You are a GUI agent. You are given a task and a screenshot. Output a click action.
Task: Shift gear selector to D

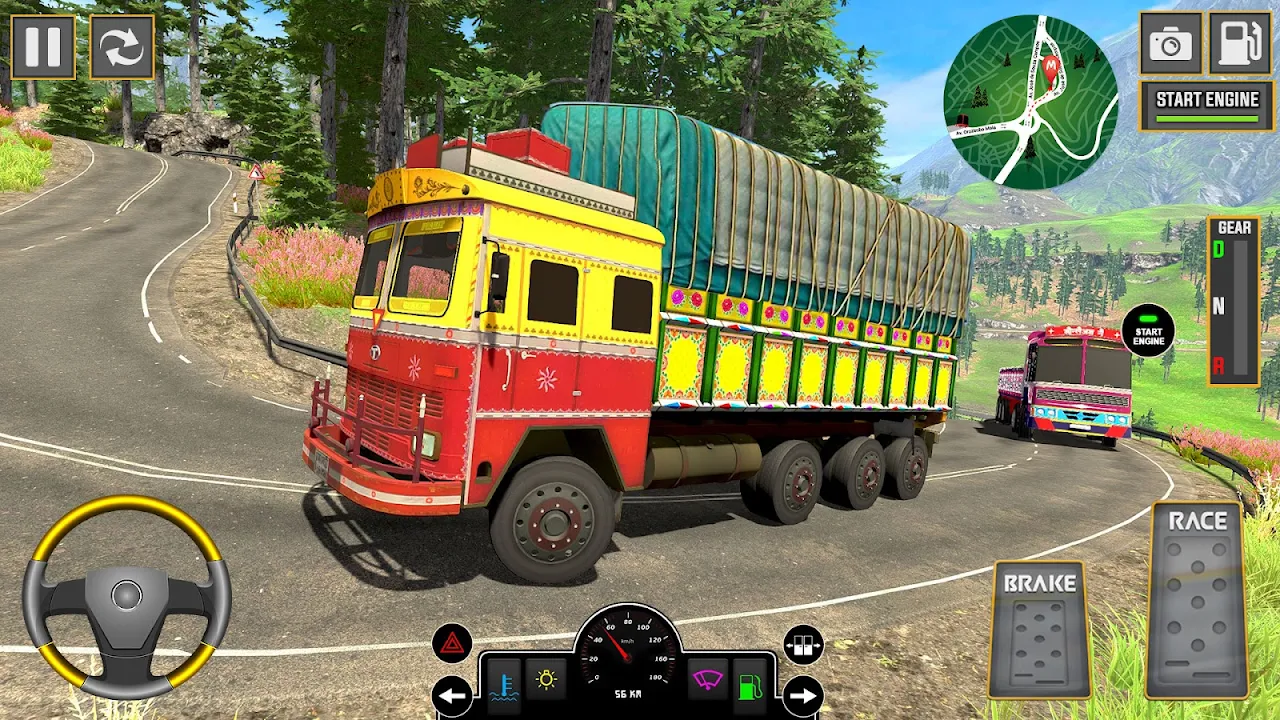[x=1219, y=250]
